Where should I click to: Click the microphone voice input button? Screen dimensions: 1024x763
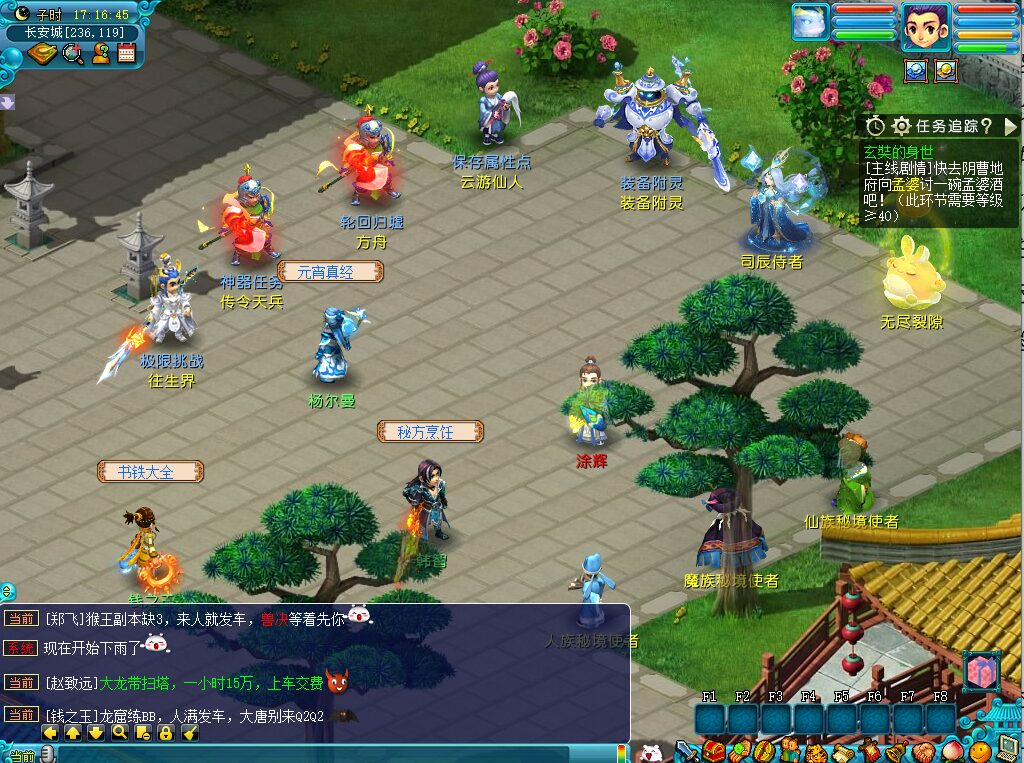(47, 754)
